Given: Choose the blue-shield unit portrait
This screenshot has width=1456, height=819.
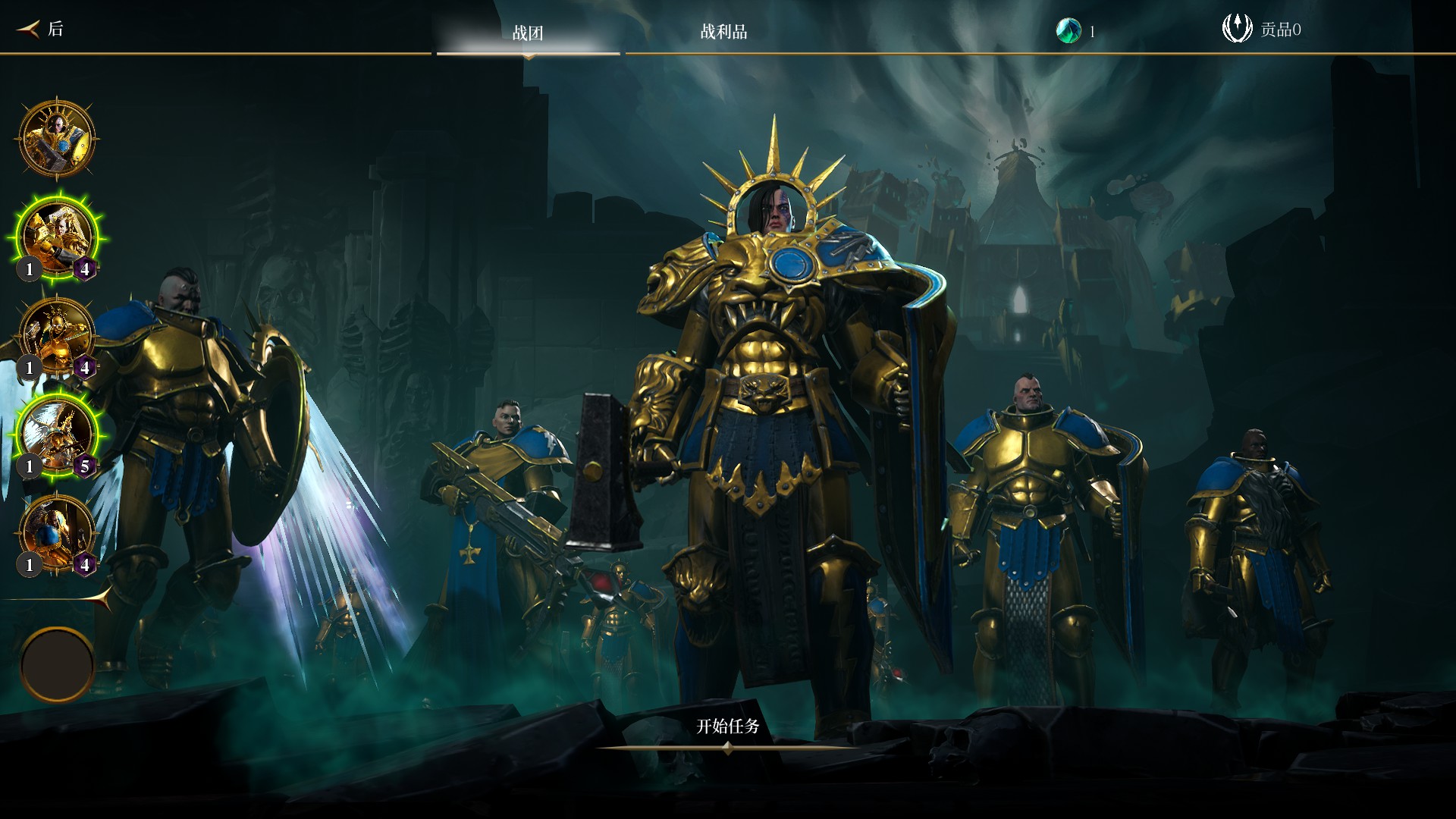Looking at the screenshot, I should (x=57, y=532).
